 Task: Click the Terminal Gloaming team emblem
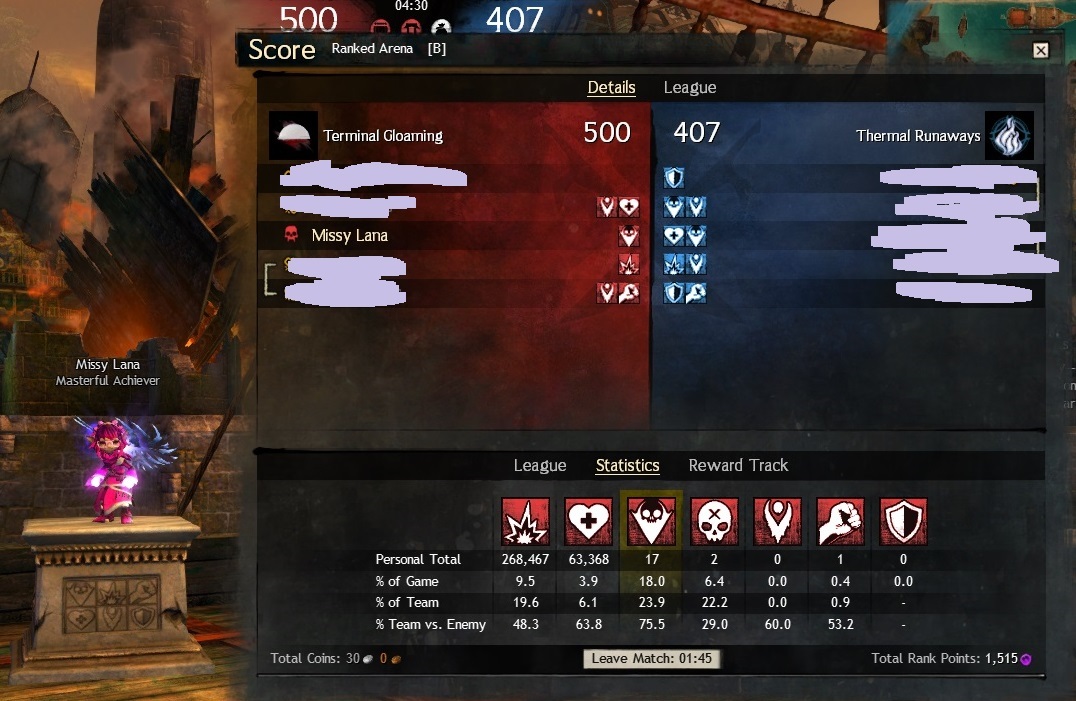click(294, 136)
